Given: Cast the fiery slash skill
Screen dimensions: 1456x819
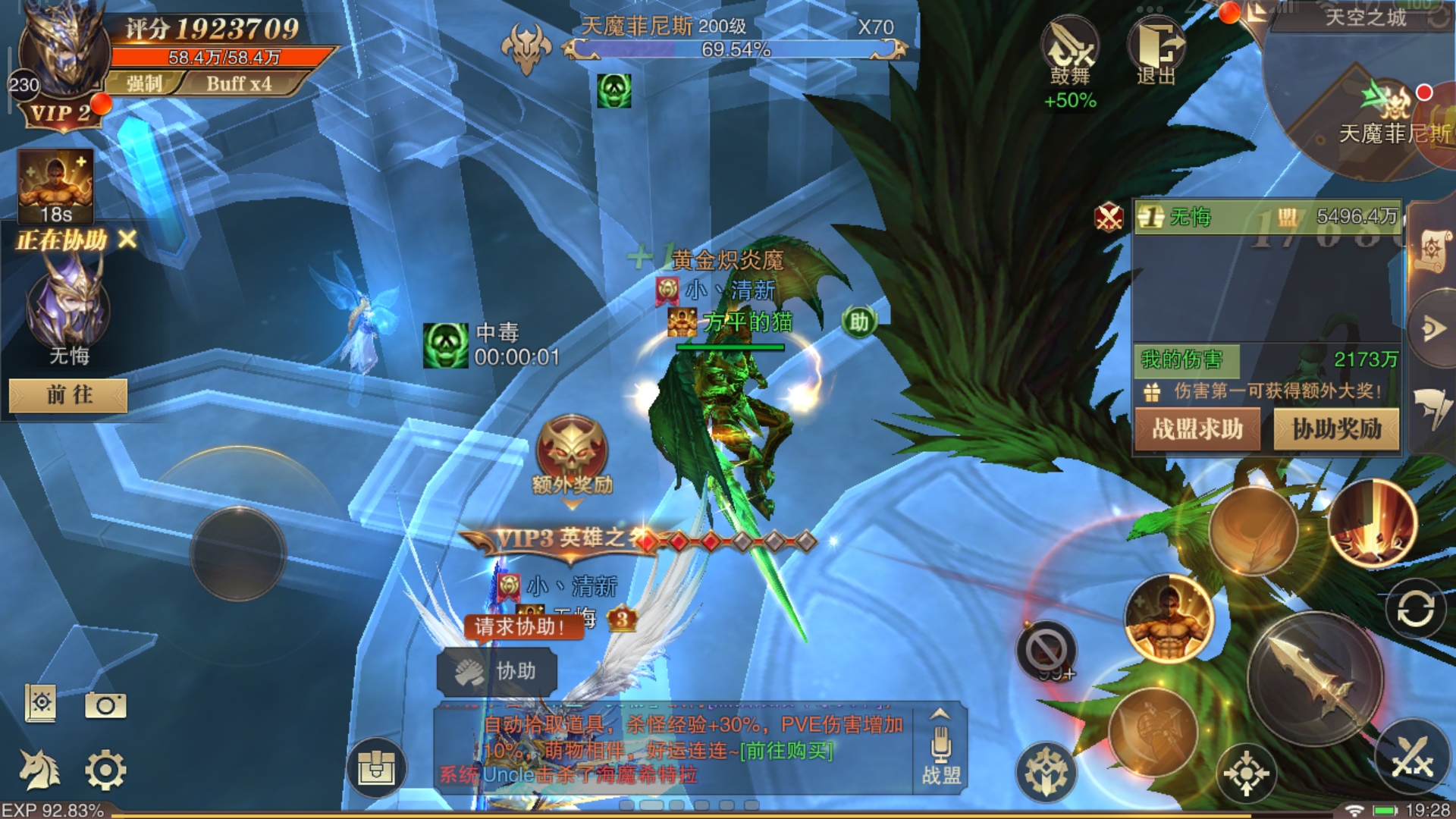Looking at the screenshot, I should point(1373,524).
